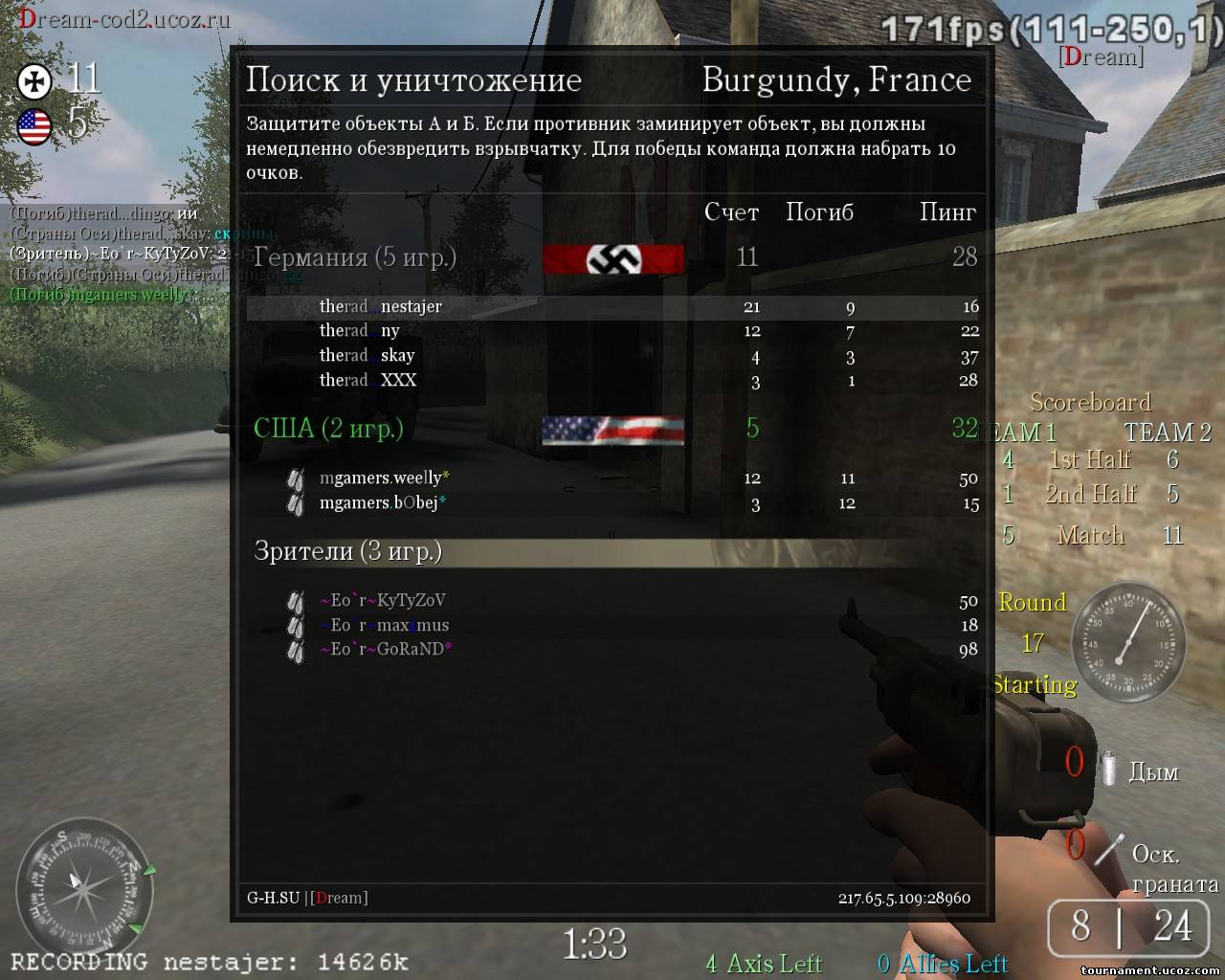Select the frag grenade icon
Image resolution: width=1225 pixels, height=980 pixels.
coord(1110,849)
